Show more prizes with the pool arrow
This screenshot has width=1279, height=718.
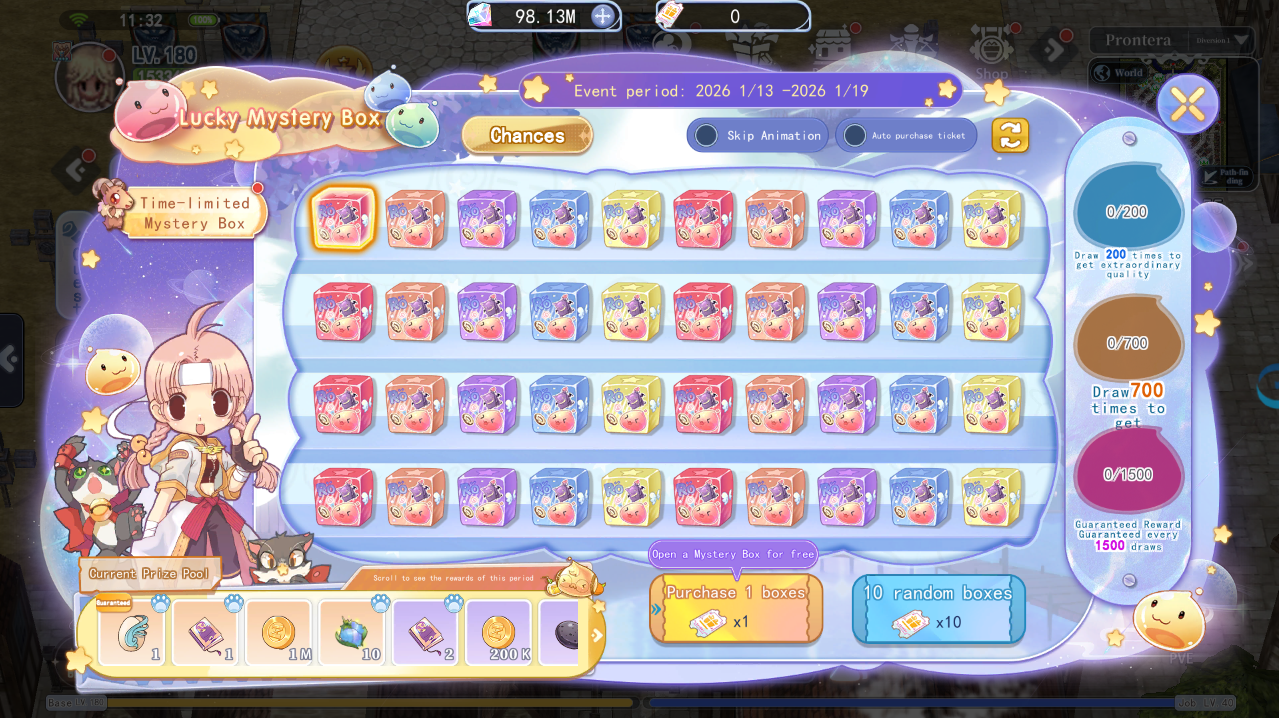click(597, 635)
